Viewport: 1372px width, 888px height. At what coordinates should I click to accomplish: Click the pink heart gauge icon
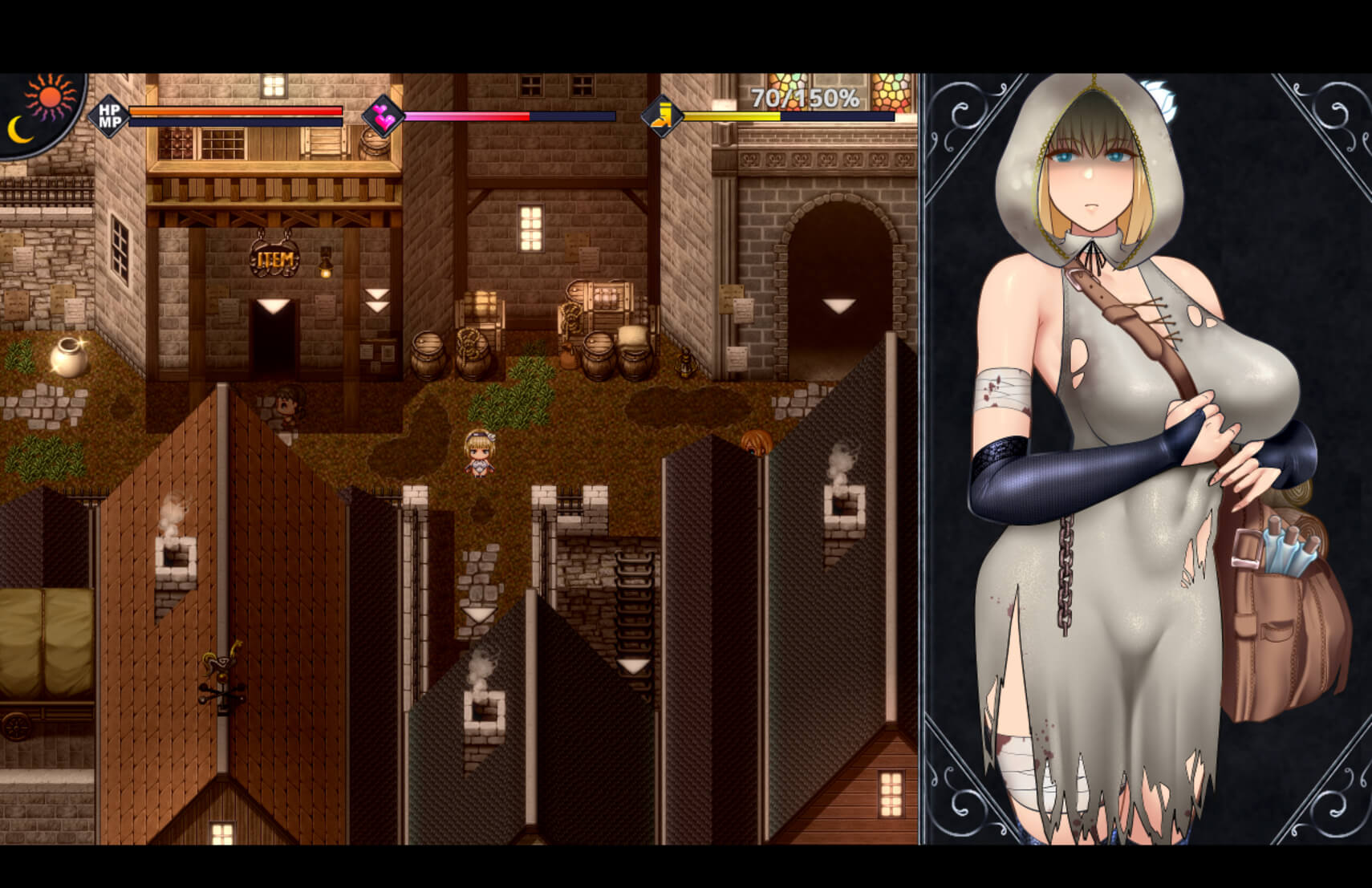[383, 116]
